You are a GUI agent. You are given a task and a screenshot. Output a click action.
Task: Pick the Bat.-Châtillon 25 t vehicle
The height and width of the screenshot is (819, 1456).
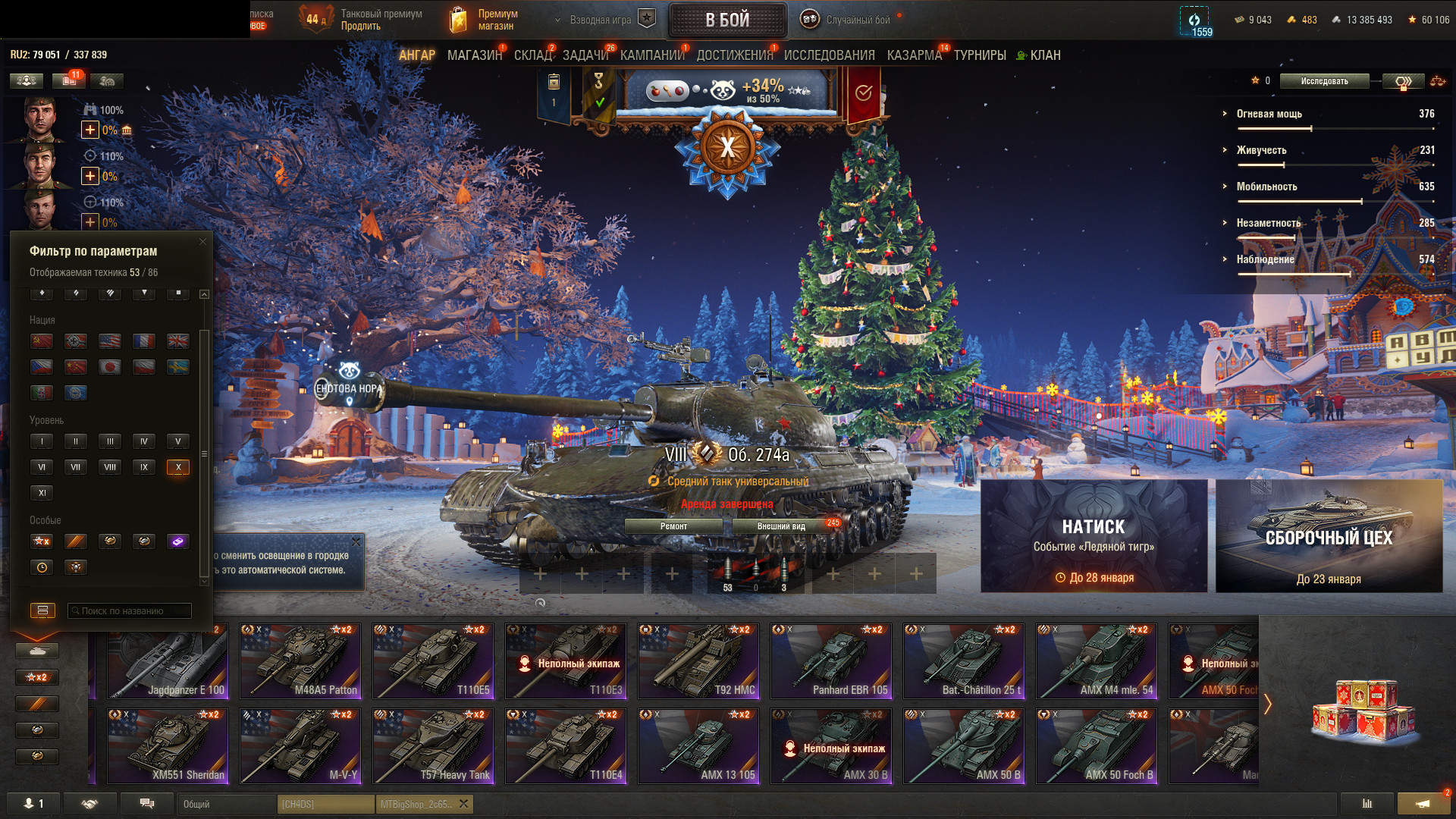pyautogui.click(x=964, y=661)
